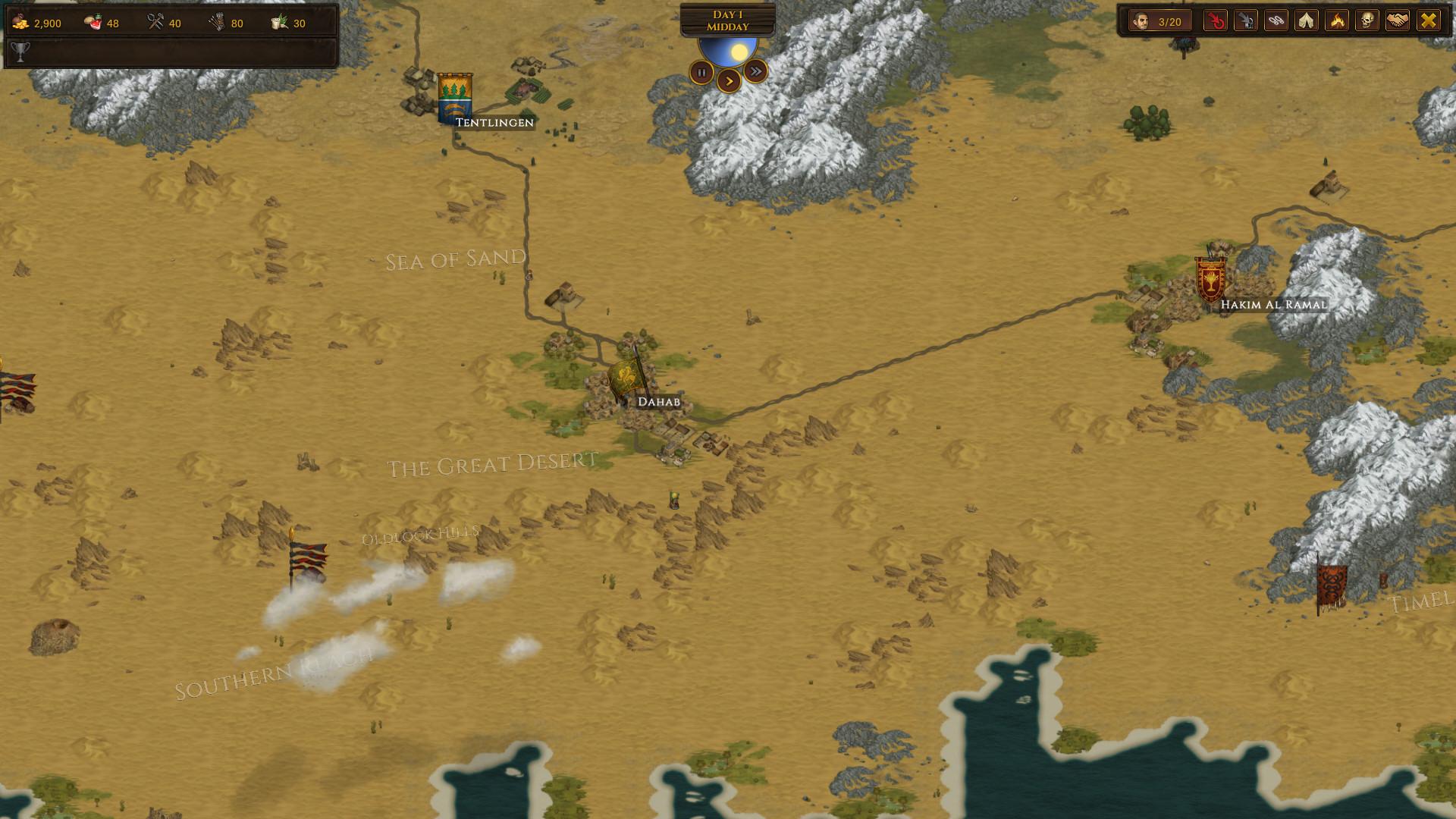Click the Tentlingen settlement banner
The width and height of the screenshot is (1456, 819).
453,99
